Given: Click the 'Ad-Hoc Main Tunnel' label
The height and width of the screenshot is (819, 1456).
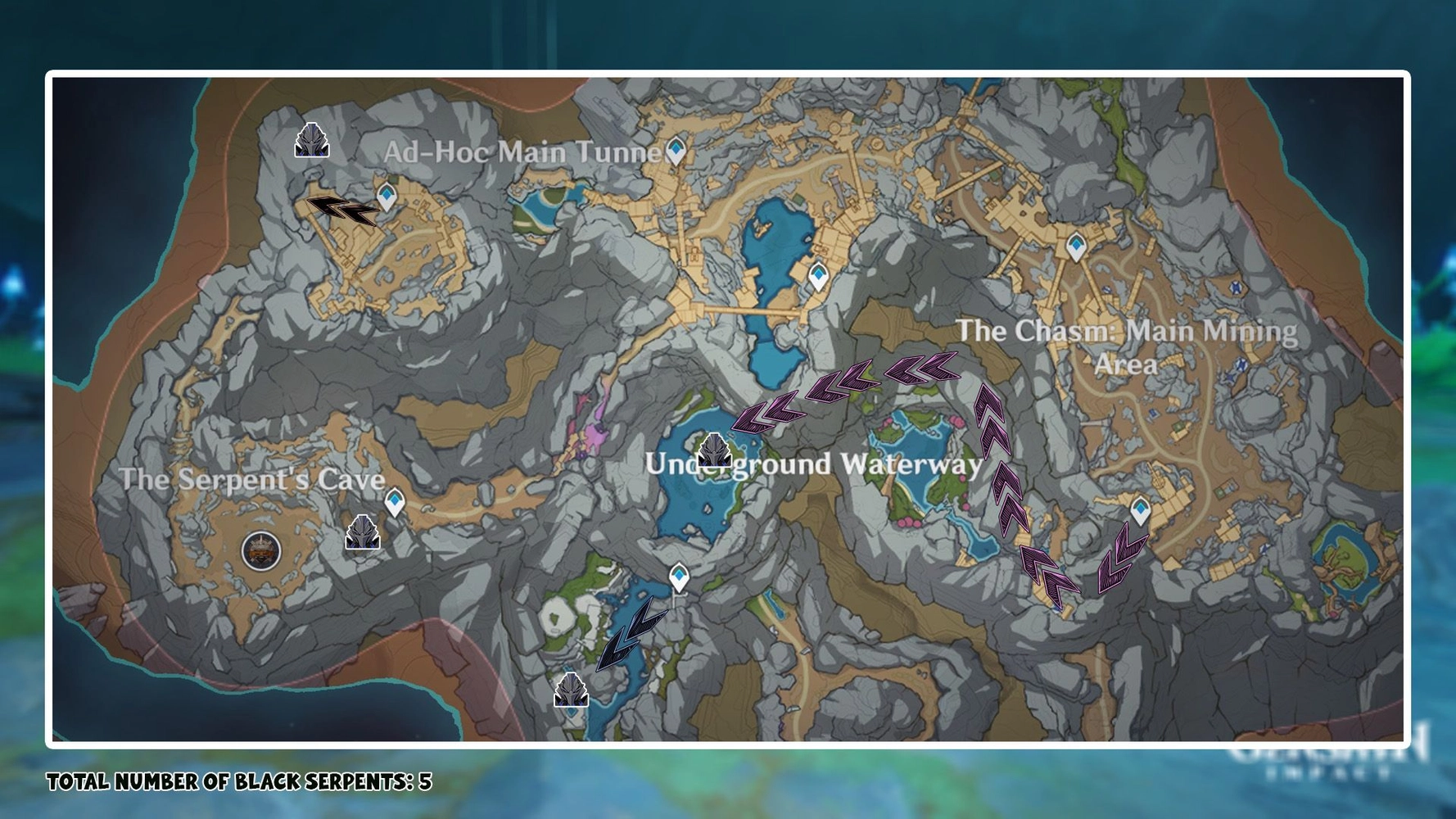Looking at the screenshot, I should (x=524, y=150).
